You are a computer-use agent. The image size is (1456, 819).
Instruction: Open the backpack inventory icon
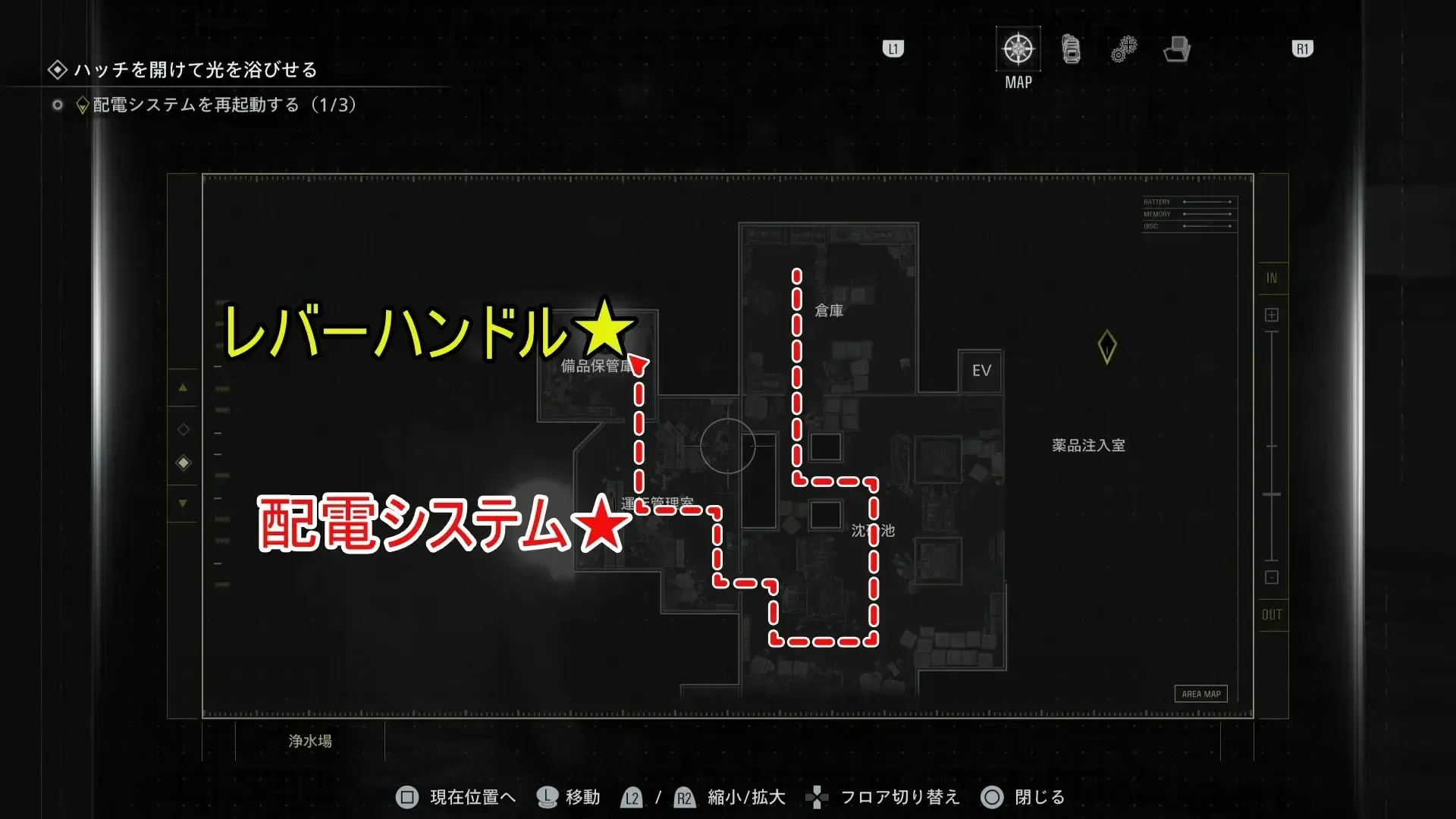[1070, 49]
